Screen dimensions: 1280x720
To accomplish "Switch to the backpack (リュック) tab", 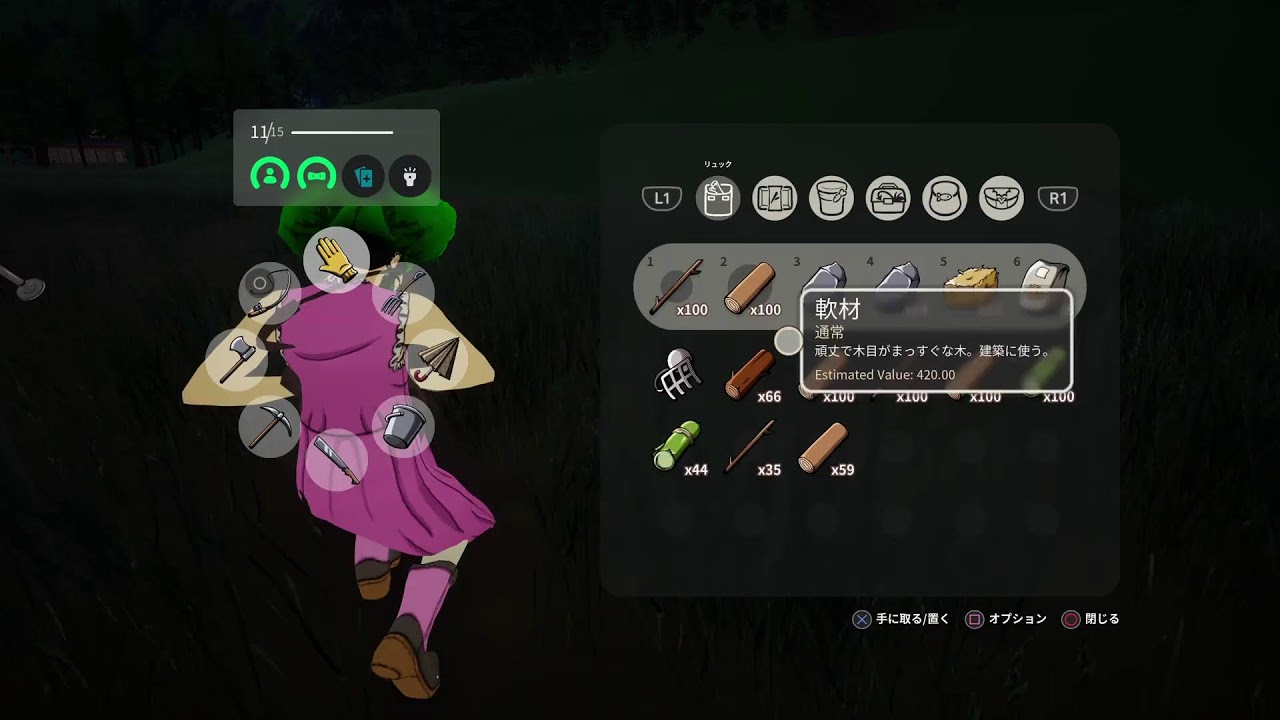I will [717, 198].
